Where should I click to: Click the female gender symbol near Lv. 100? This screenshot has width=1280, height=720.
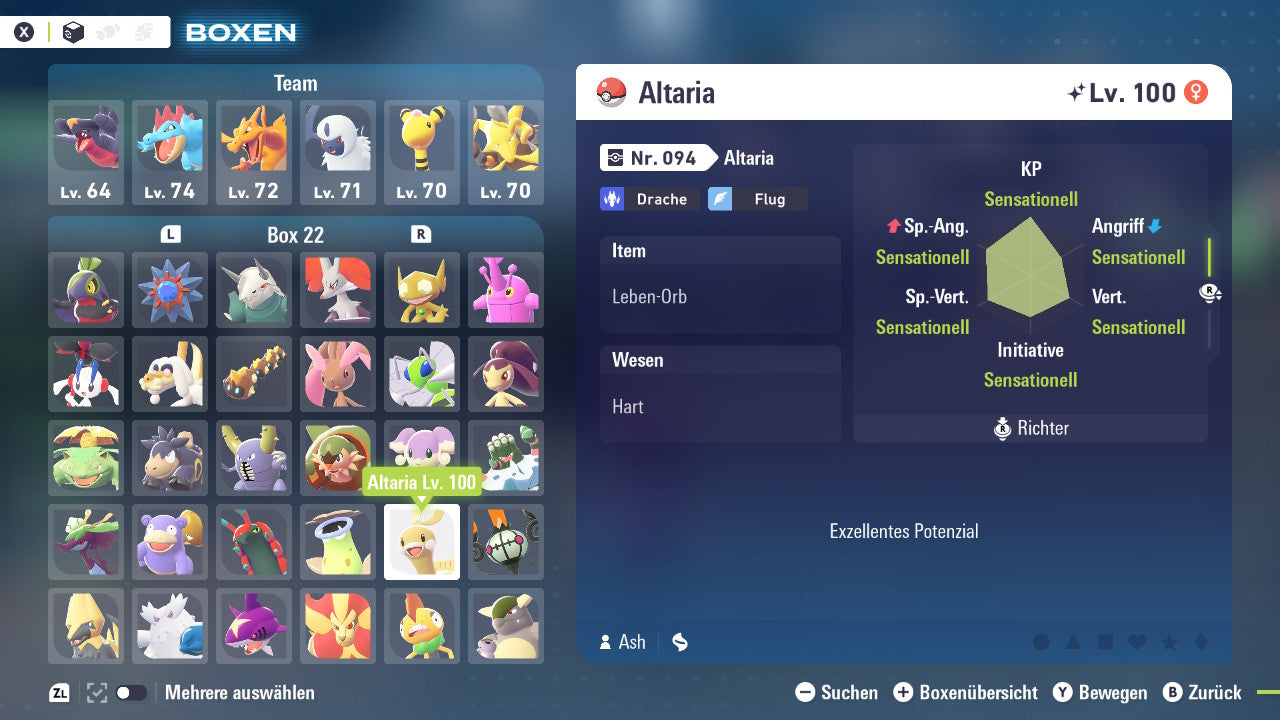coord(1196,92)
